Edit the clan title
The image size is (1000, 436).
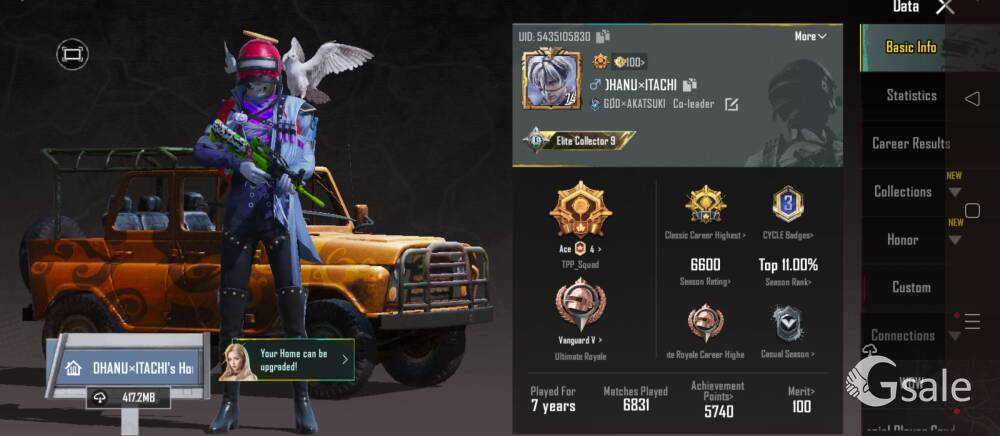[x=731, y=104]
